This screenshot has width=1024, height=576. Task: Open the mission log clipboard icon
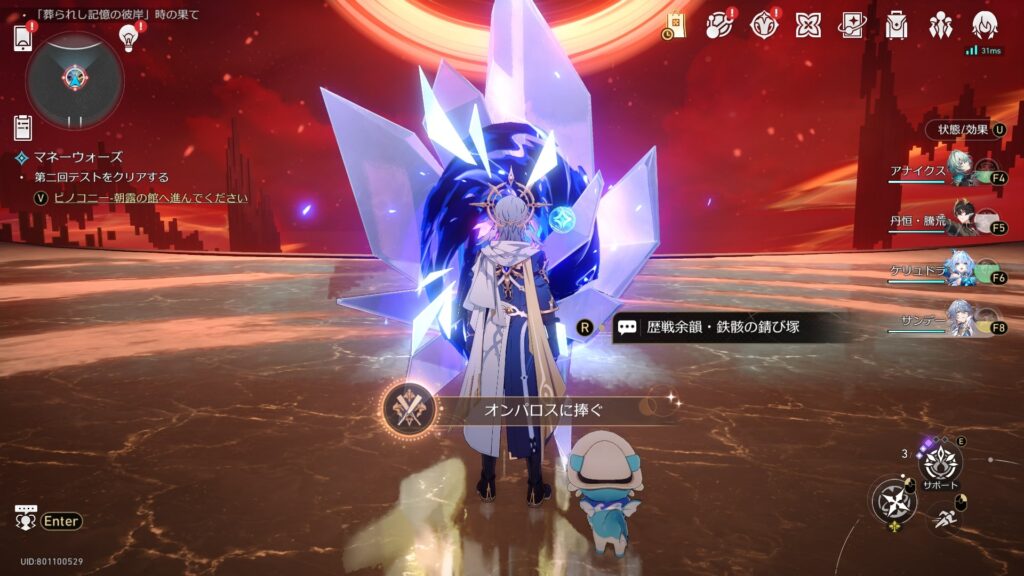(x=23, y=127)
